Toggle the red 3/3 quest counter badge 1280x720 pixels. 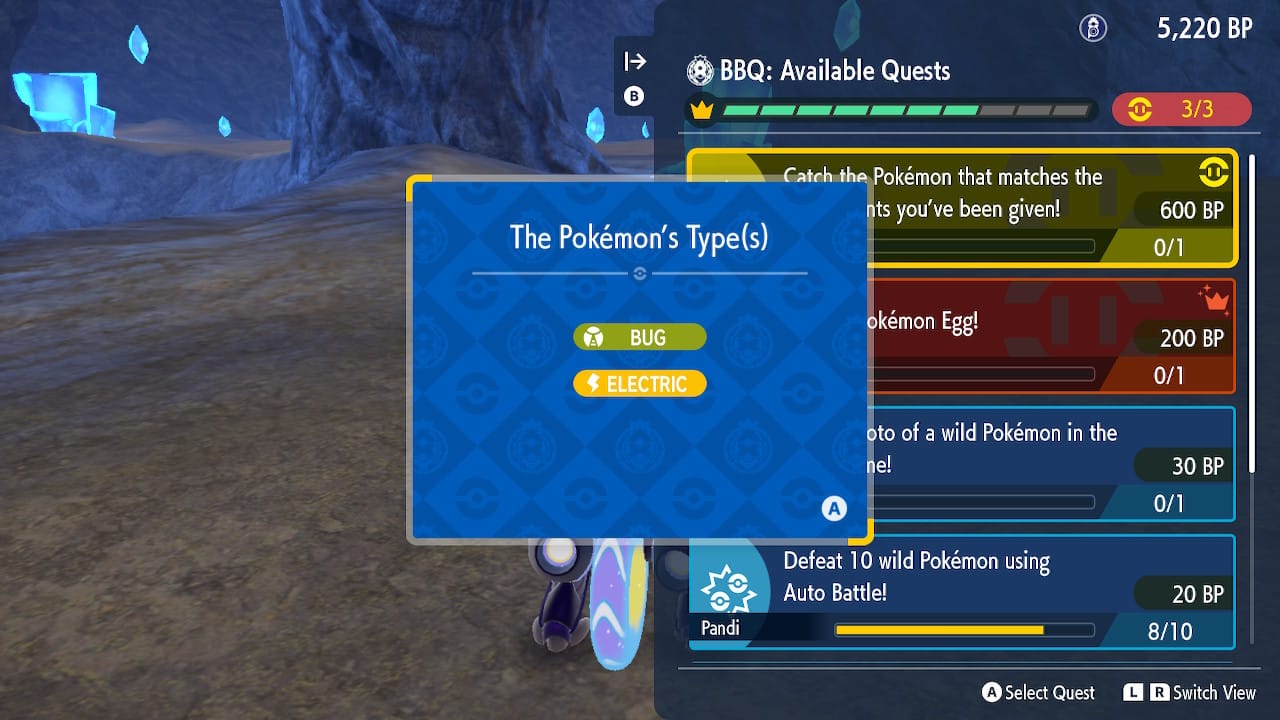tap(1183, 109)
